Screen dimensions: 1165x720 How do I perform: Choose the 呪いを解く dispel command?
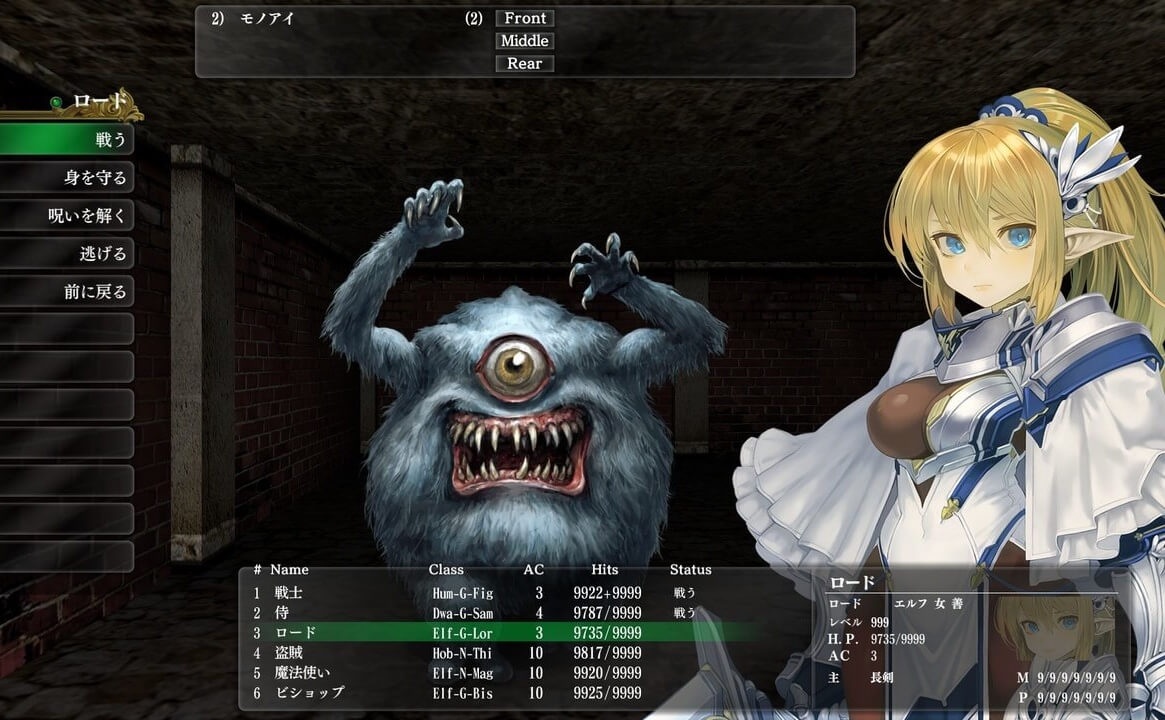click(x=68, y=216)
